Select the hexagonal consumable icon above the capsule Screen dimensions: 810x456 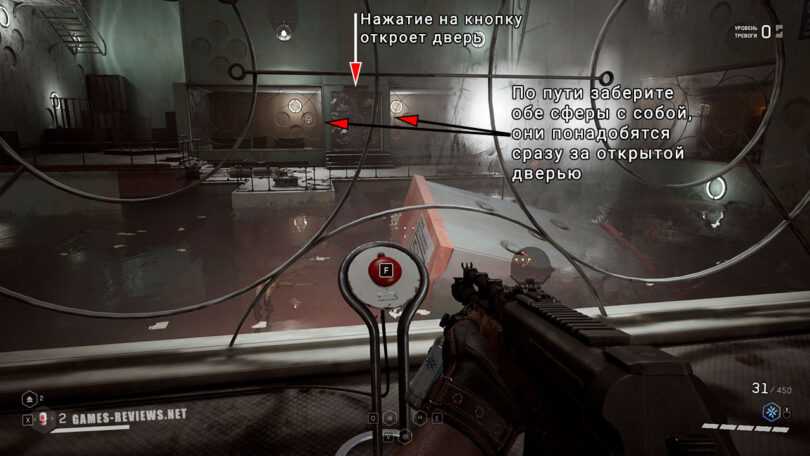(x=28, y=398)
